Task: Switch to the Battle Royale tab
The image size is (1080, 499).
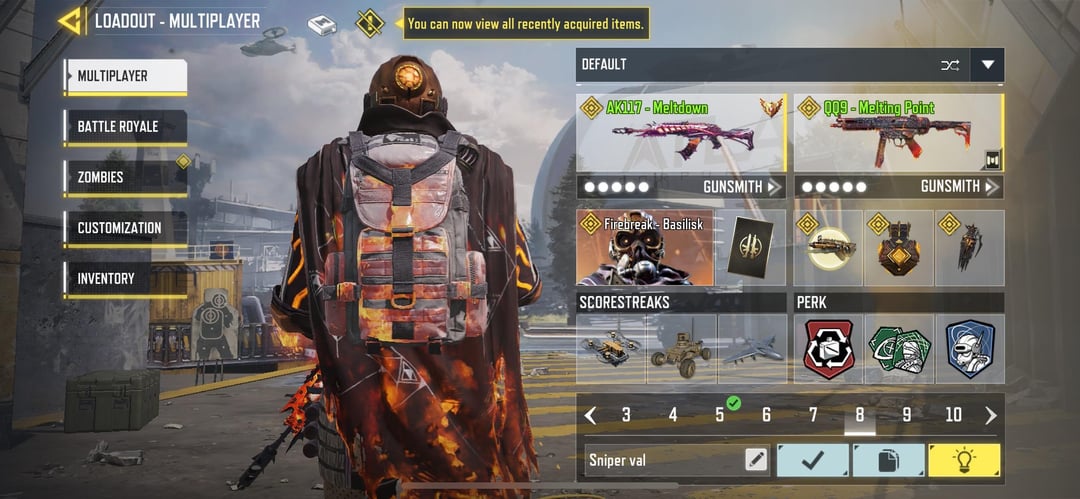Action: (x=125, y=127)
